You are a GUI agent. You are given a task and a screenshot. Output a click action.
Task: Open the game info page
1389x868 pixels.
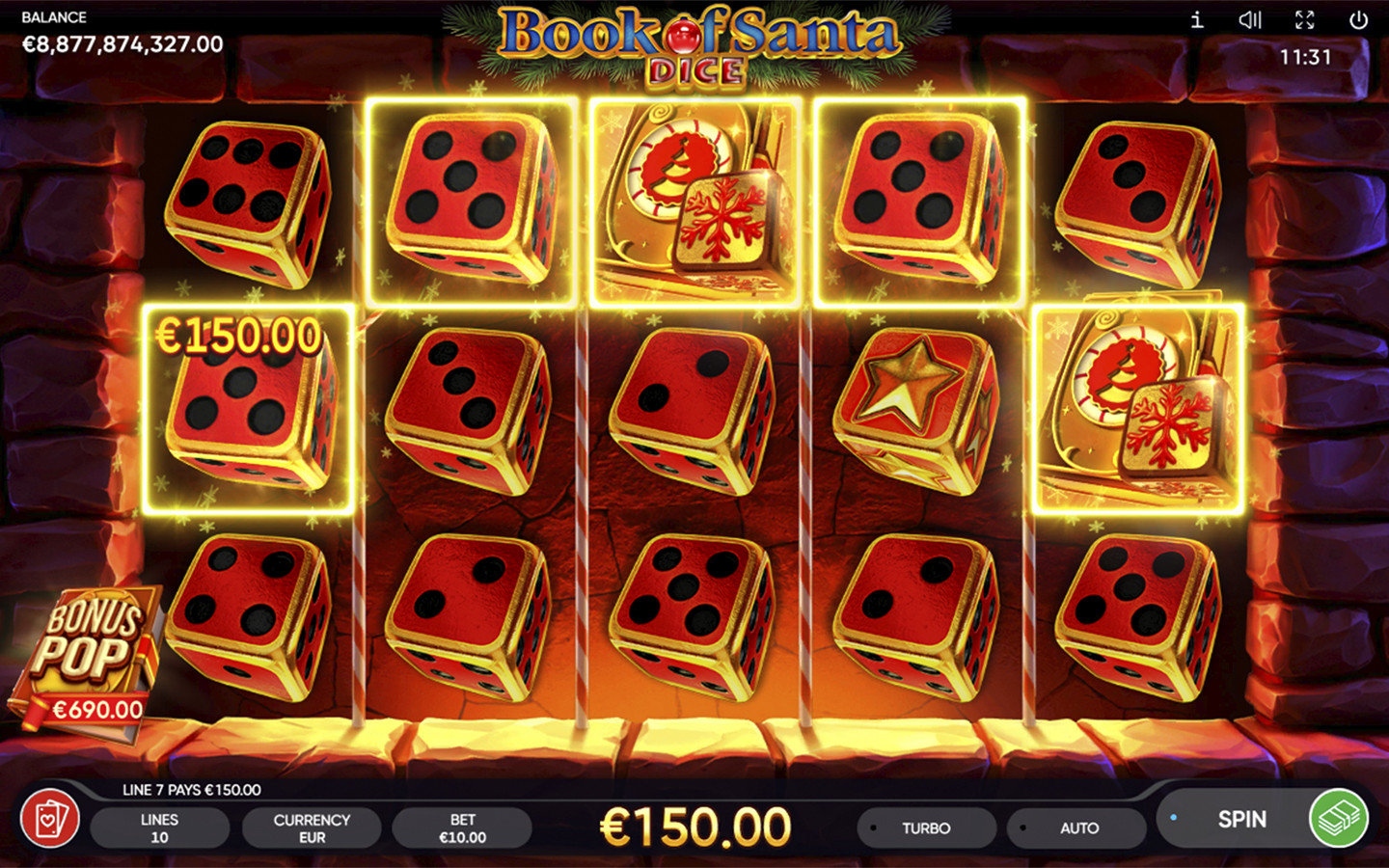(x=1197, y=20)
